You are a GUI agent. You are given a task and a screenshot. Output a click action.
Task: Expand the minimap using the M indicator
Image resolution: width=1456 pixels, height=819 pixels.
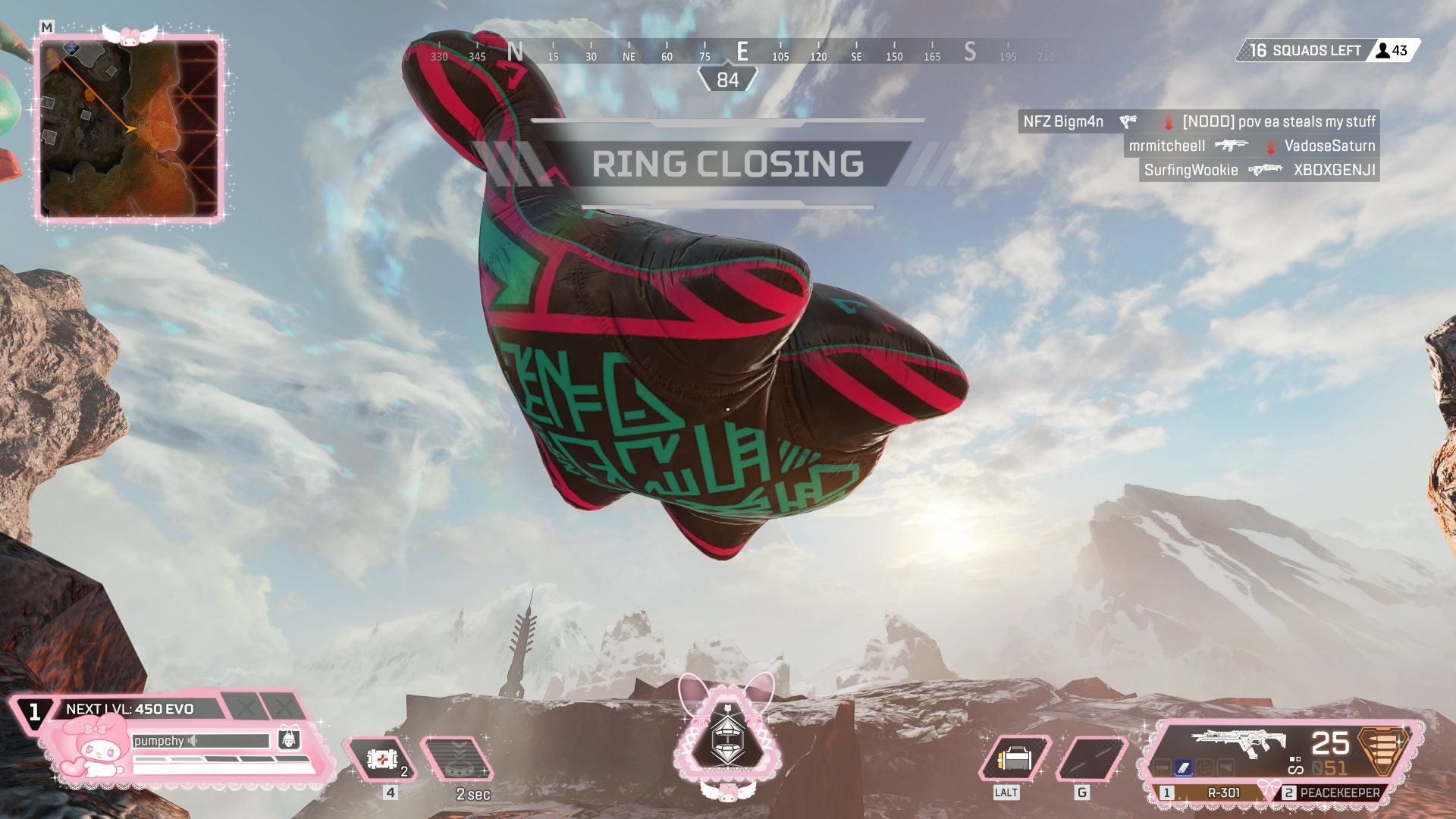pos(47,25)
